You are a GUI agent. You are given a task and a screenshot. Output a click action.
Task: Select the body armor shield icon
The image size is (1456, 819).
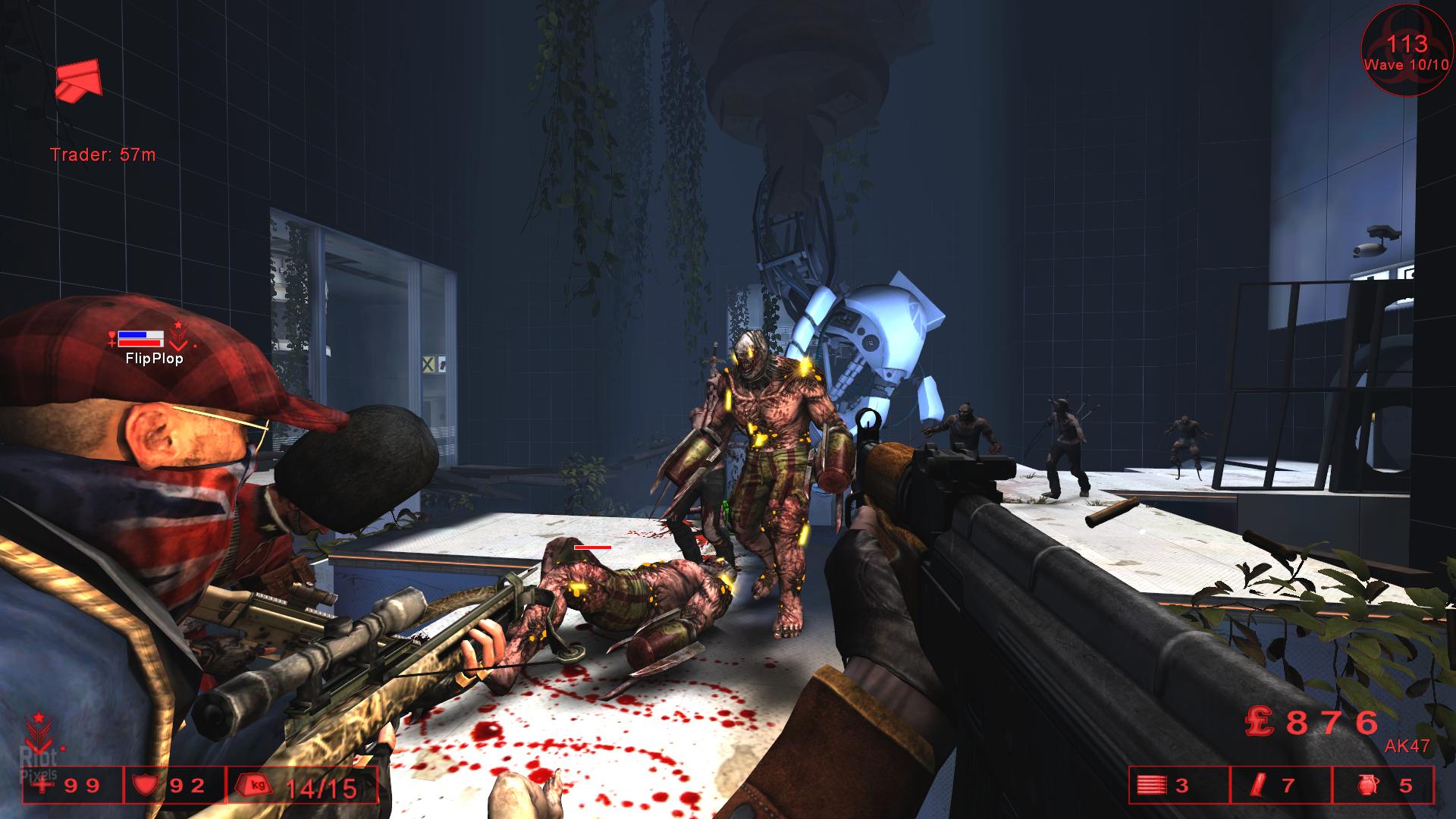pos(144,785)
